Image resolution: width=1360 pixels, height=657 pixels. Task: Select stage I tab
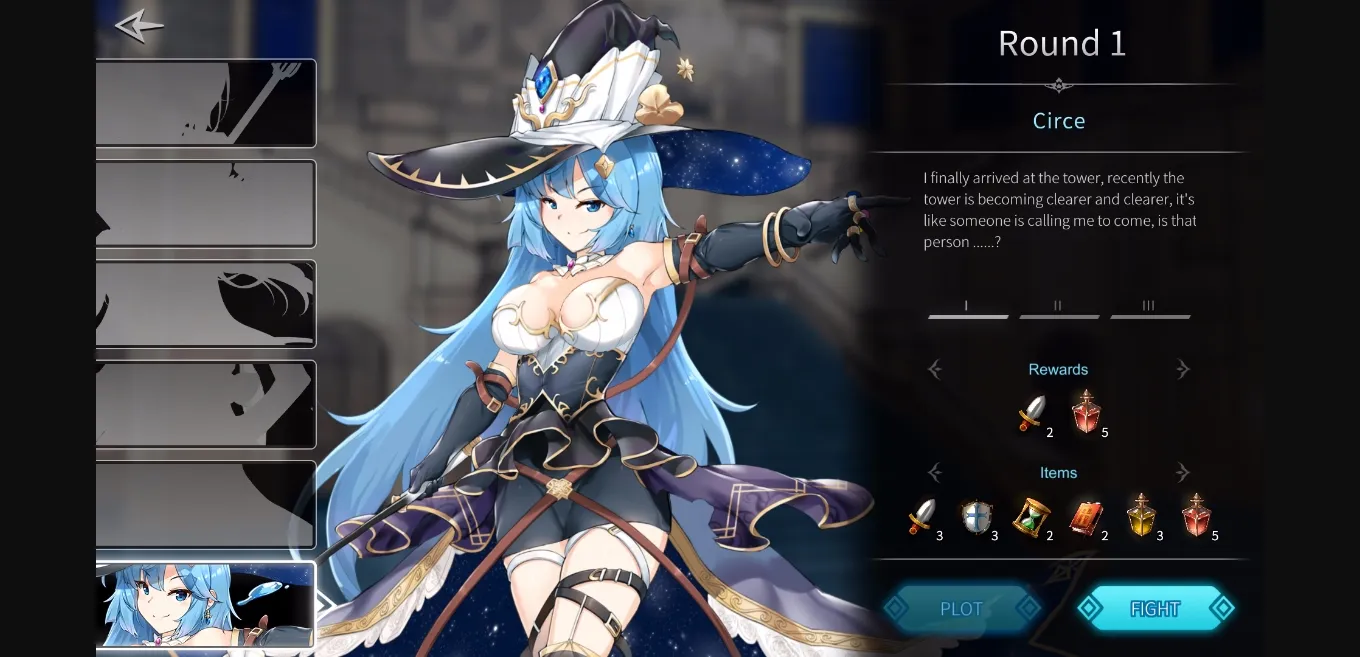pos(967,309)
